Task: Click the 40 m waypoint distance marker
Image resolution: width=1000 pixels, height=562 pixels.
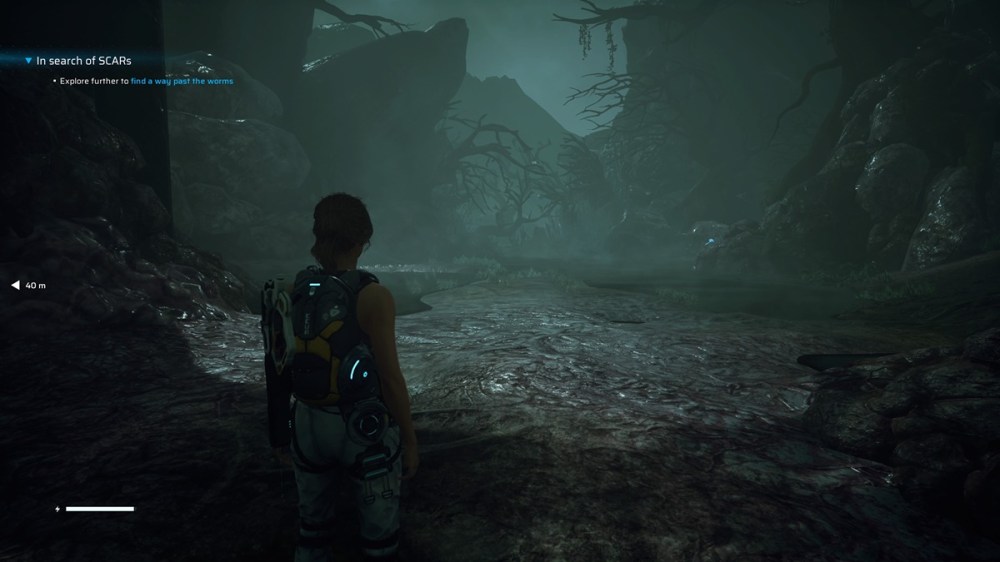Action: pyautogui.click(x=30, y=286)
